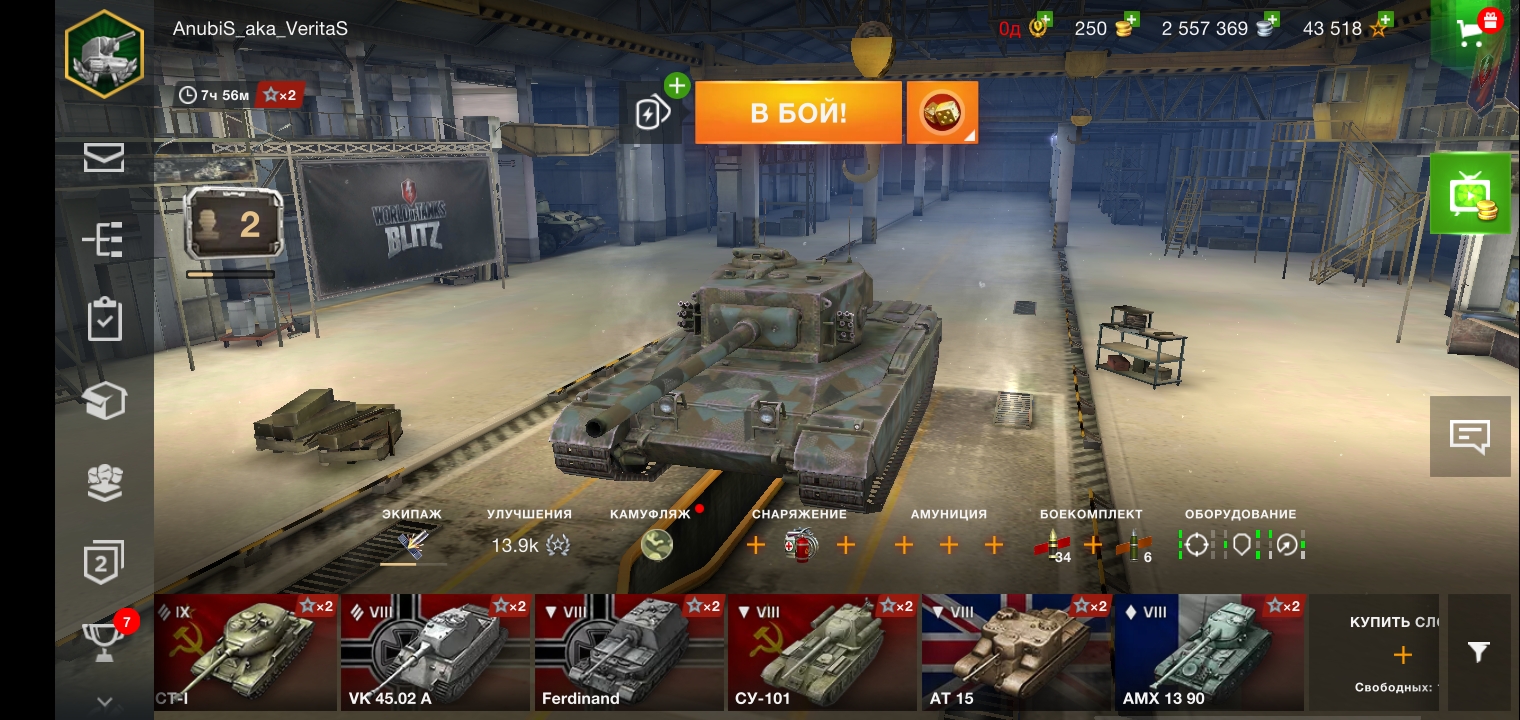
Task: Open the tech tree icon
Action: pyautogui.click(x=104, y=240)
